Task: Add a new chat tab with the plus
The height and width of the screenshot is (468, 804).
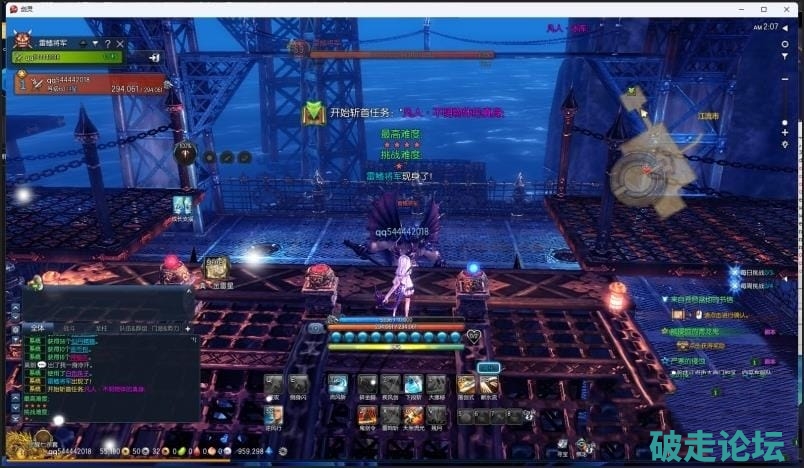Action: pos(188,327)
